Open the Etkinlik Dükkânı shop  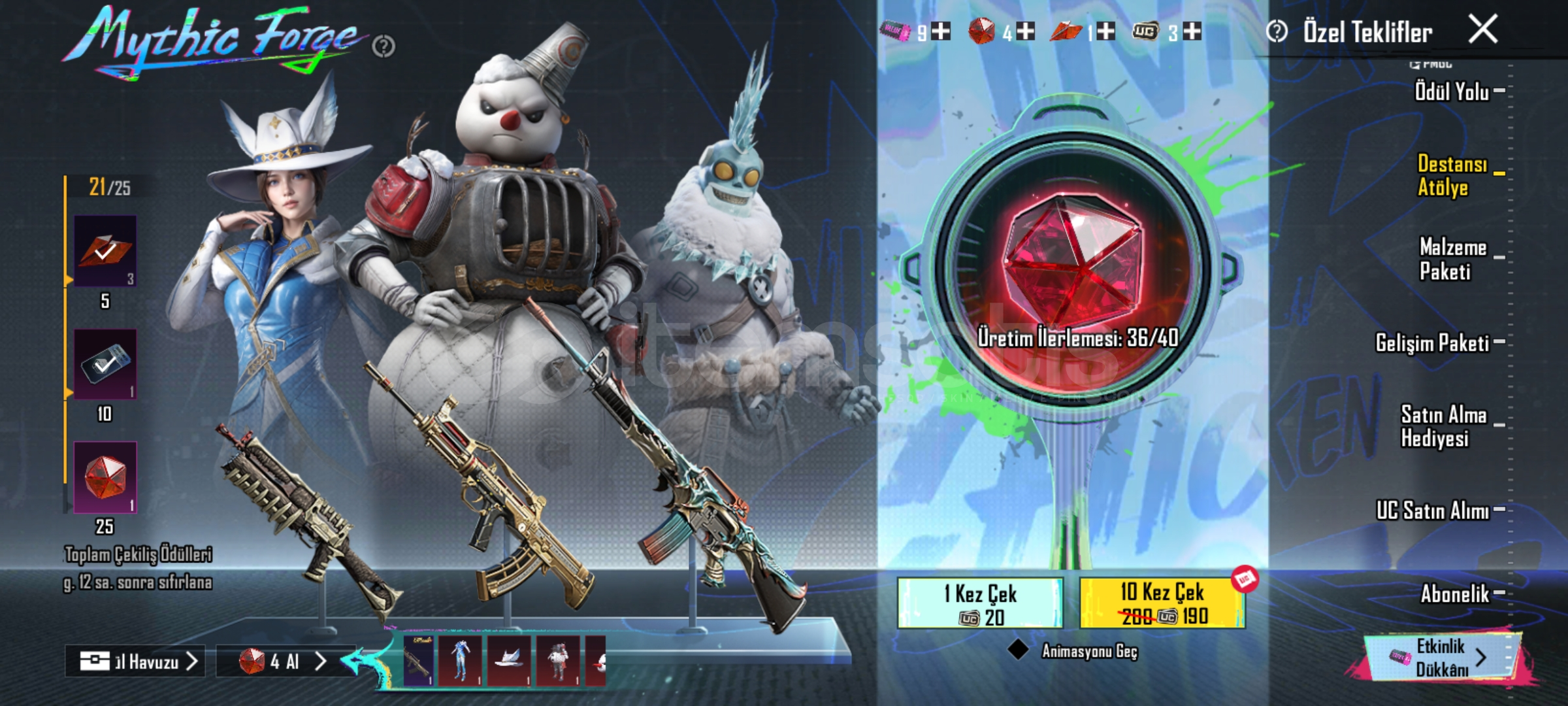(x=1443, y=657)
